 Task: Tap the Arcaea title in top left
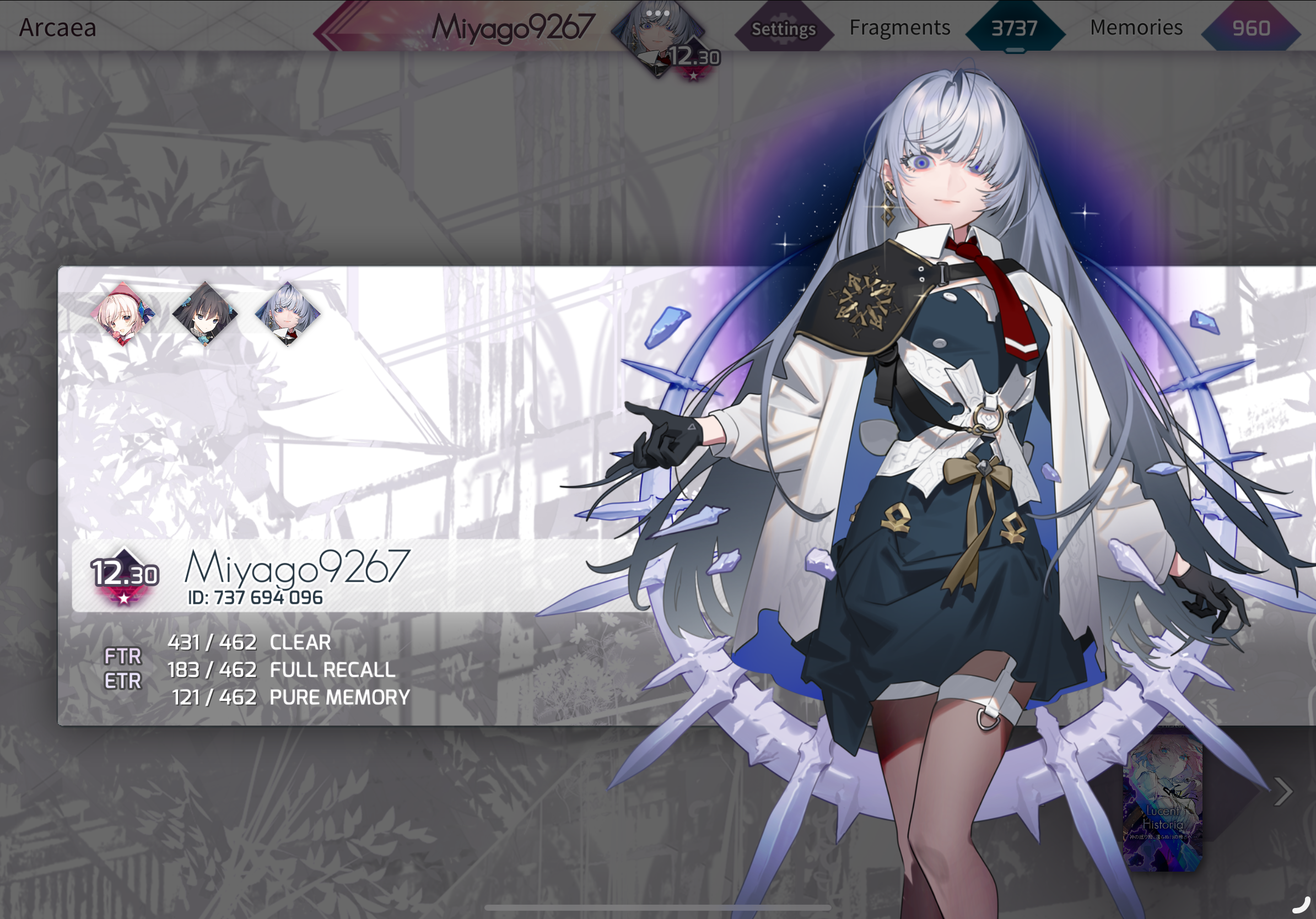tap(58, 28)
